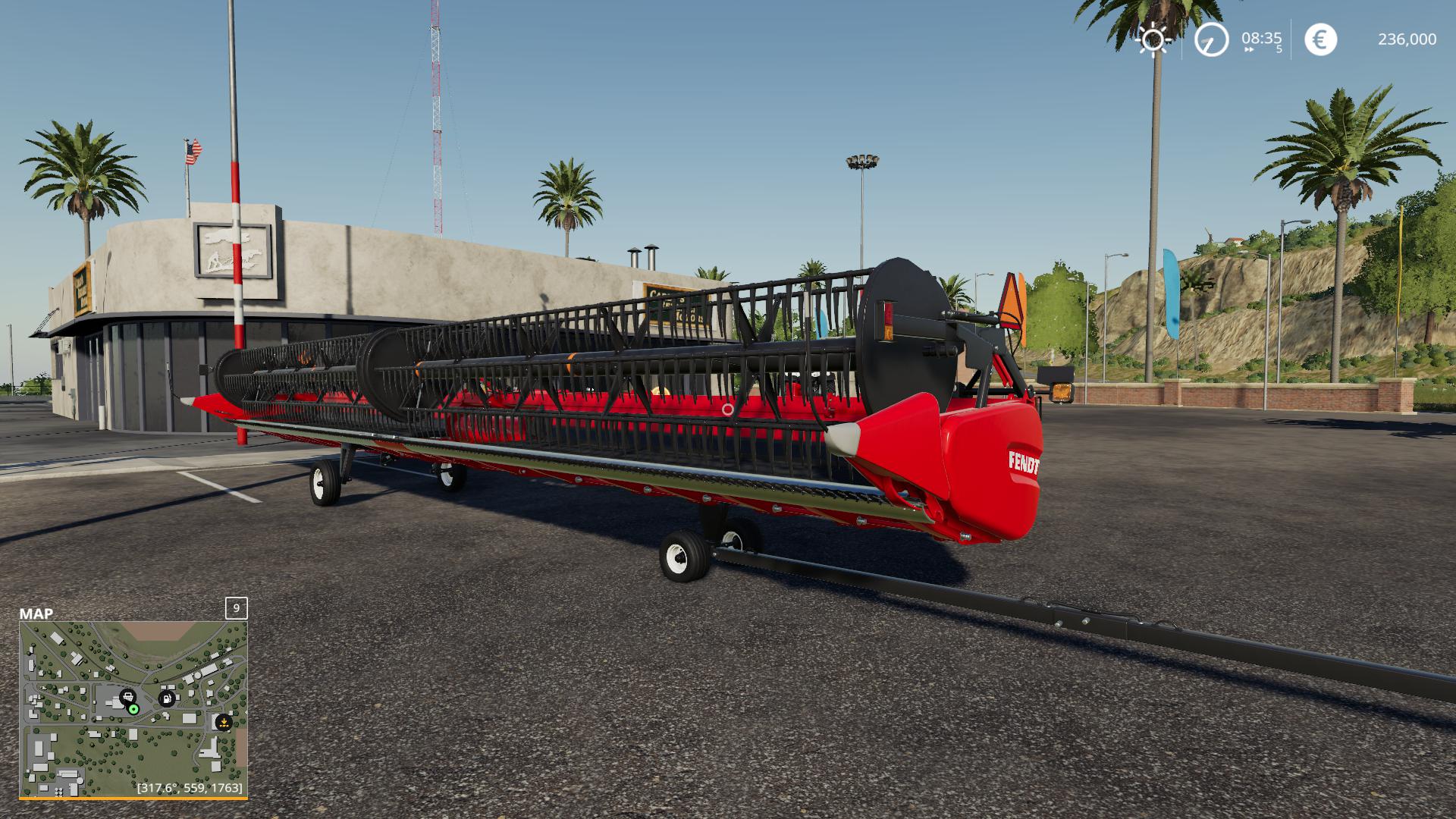Click the fast-forward arrows next to the clock
The width and height of the screenshot is (1456, 819).
(1249, 49)
